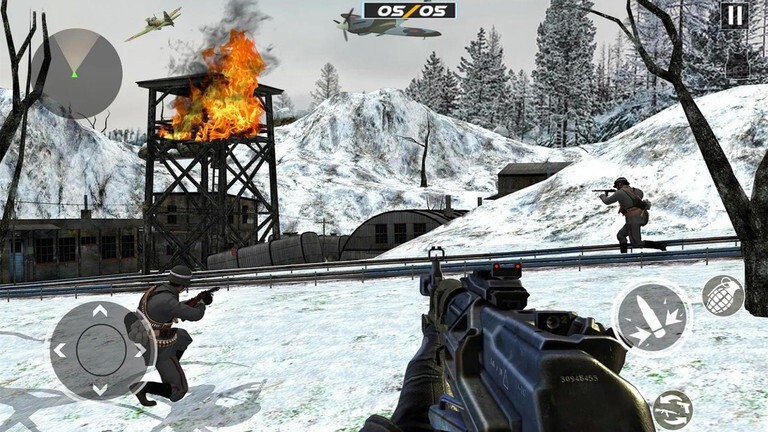768x432 pixels.
Task: Switch weapons using the swap icon
Action: click(x=672, y=410)
